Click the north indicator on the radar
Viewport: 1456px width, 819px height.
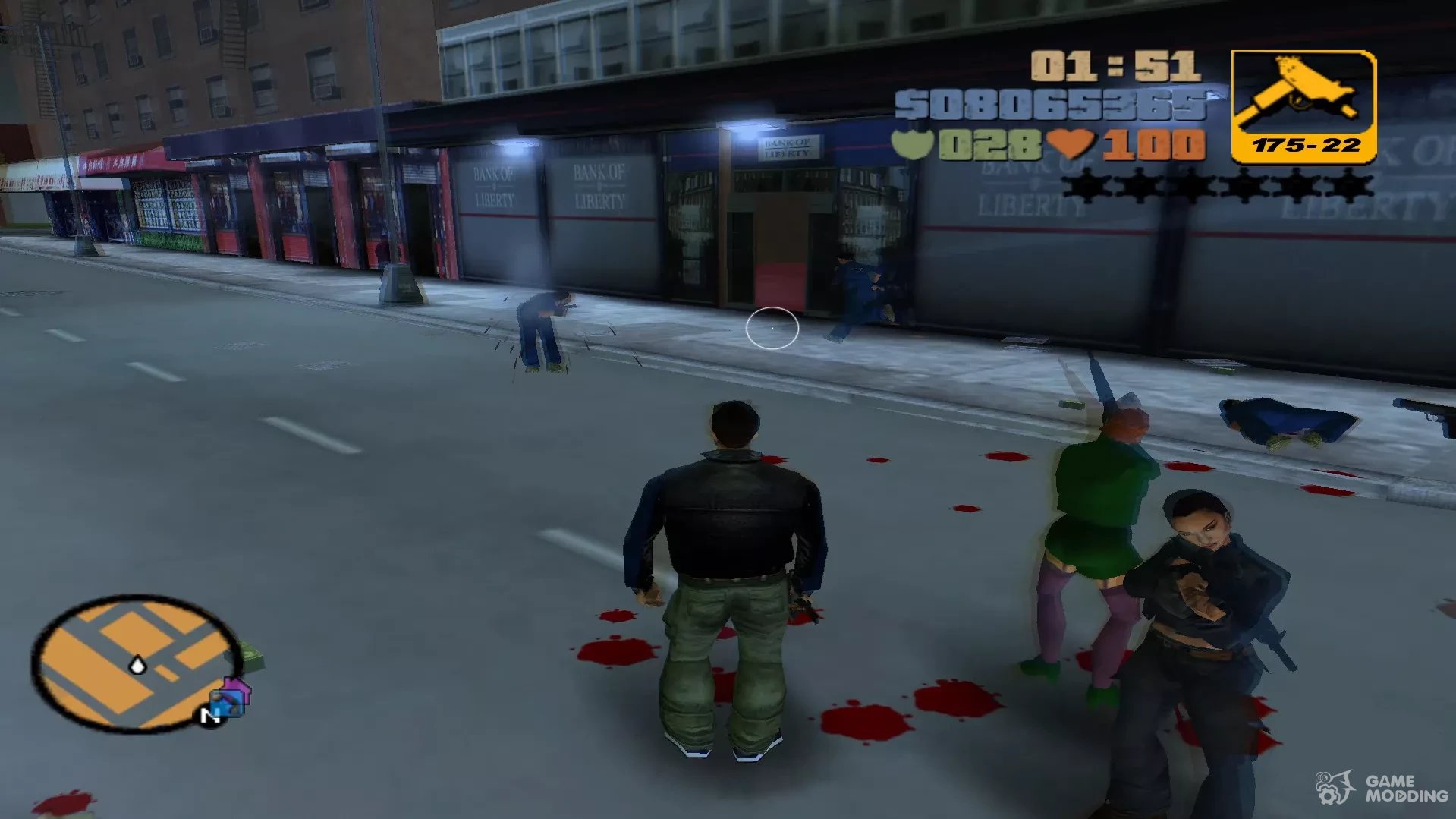coord(209,715)
